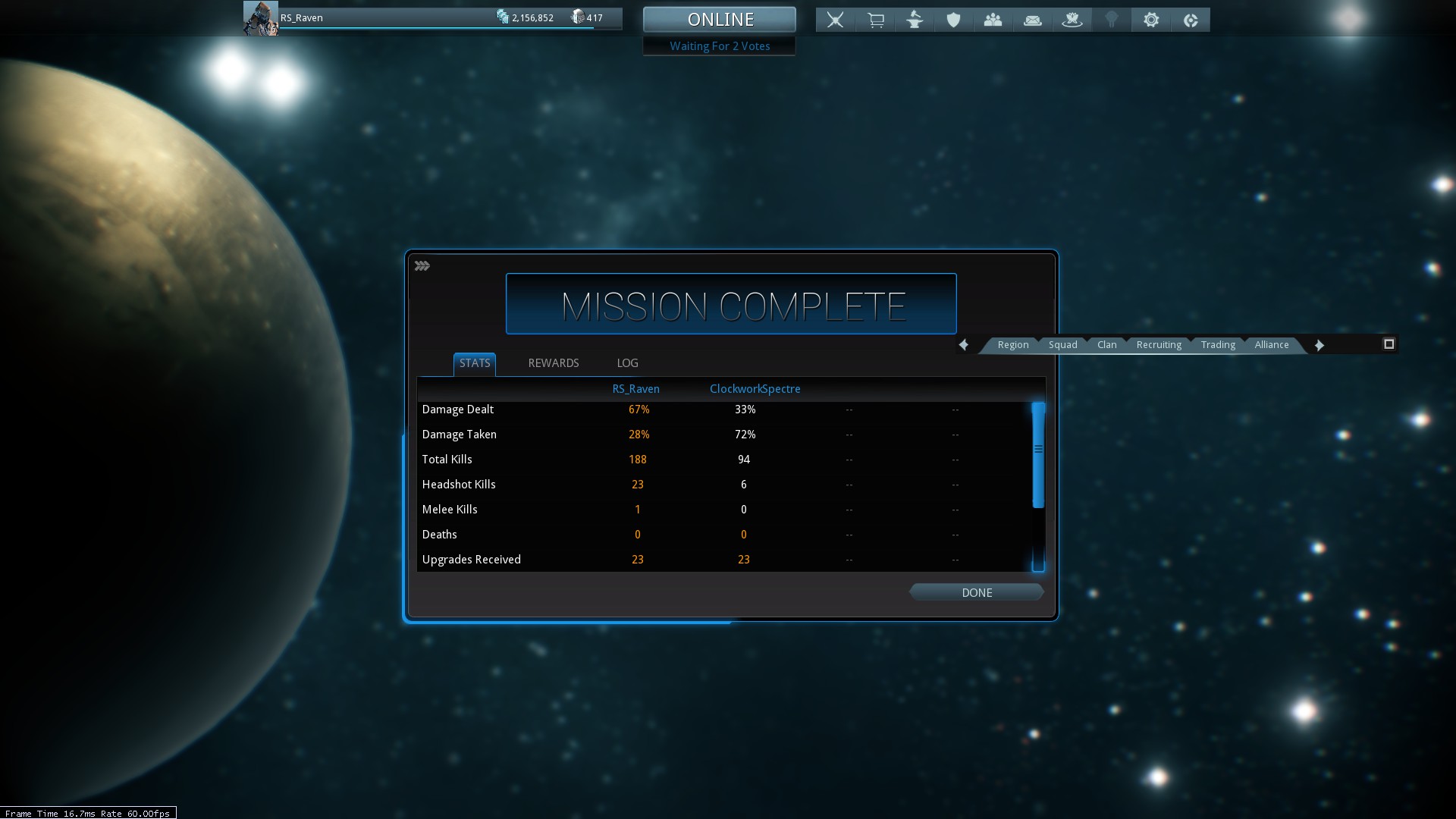Image resolution: width=1456 pixels, height=819 pixels.
Task: Open the foundry anvil and hammer icon
Action: click(x=915, y=20)
